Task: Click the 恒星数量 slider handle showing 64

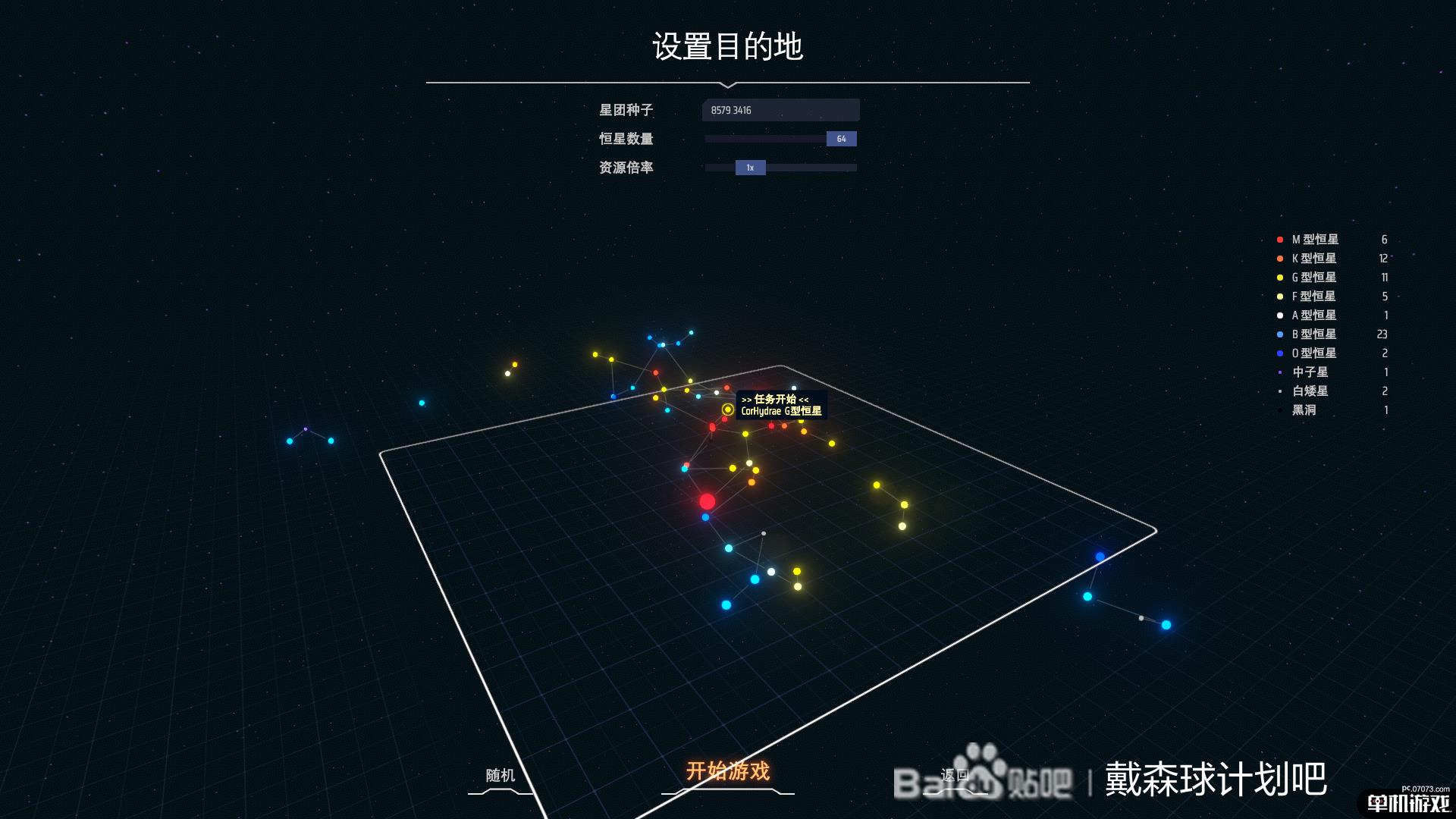Action: click(x=840, y=139)
